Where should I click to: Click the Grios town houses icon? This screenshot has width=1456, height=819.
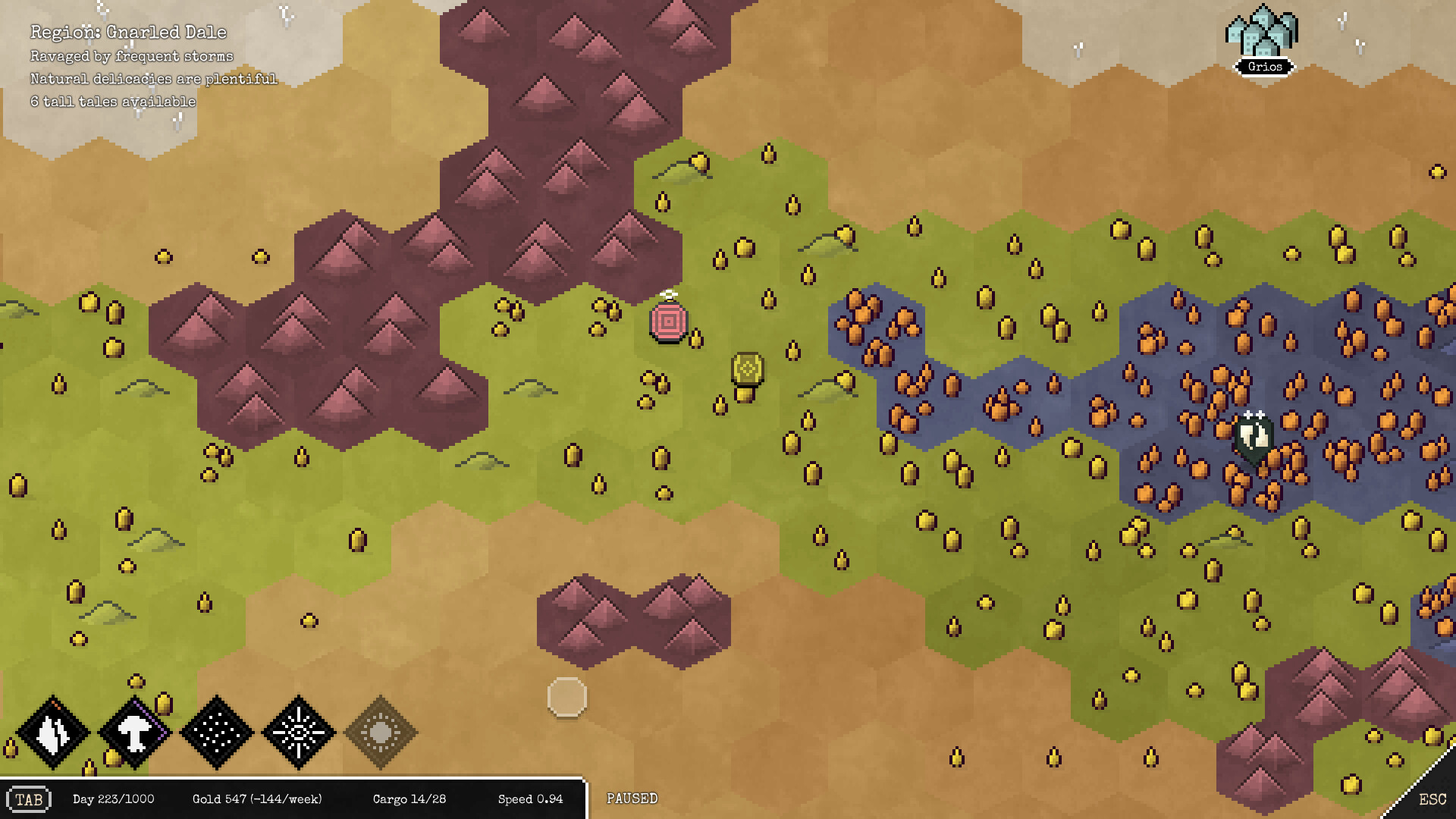(x=1263, y=34)
